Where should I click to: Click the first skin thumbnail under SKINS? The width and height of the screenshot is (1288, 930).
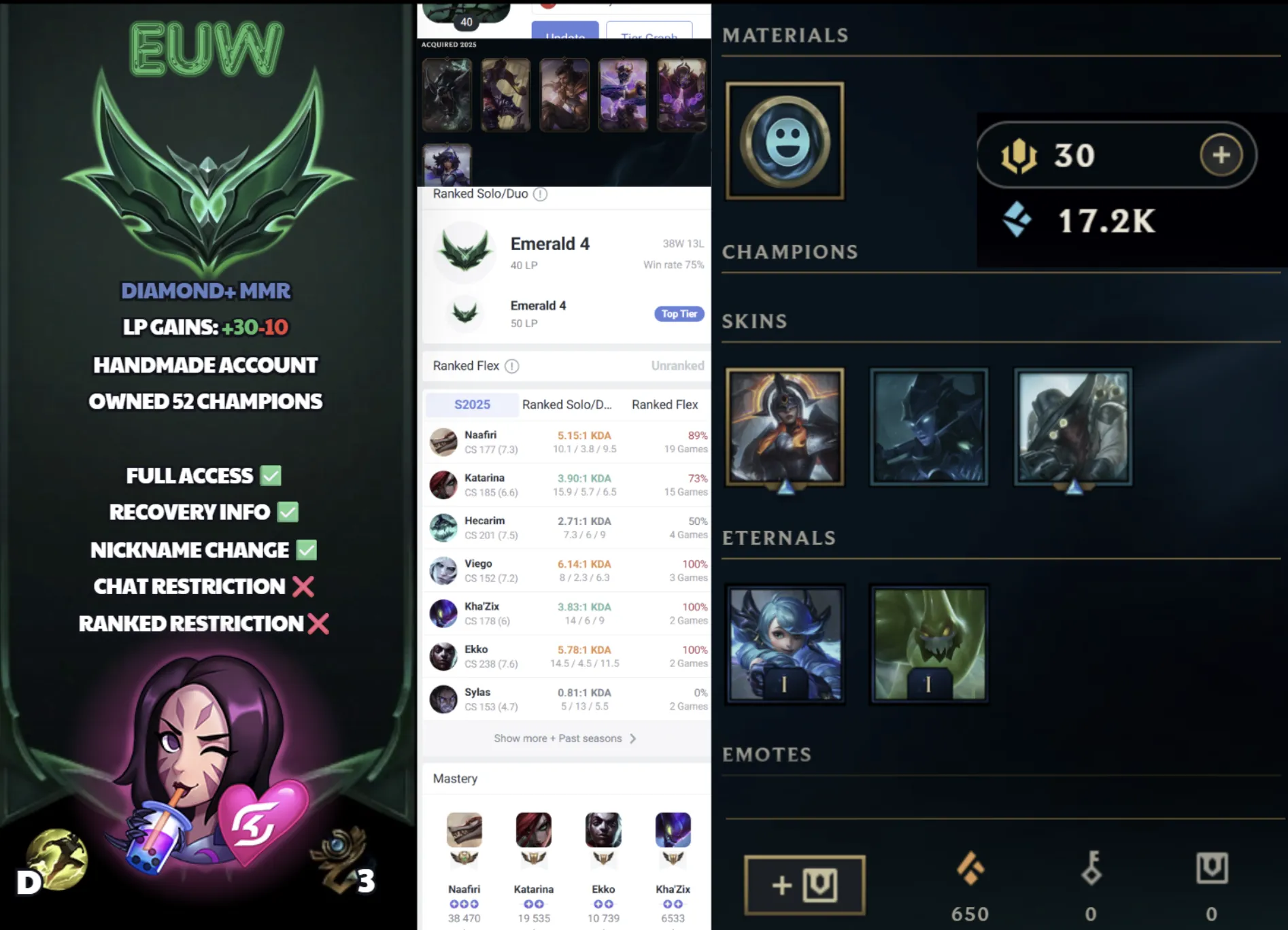[x=785, y=428]
